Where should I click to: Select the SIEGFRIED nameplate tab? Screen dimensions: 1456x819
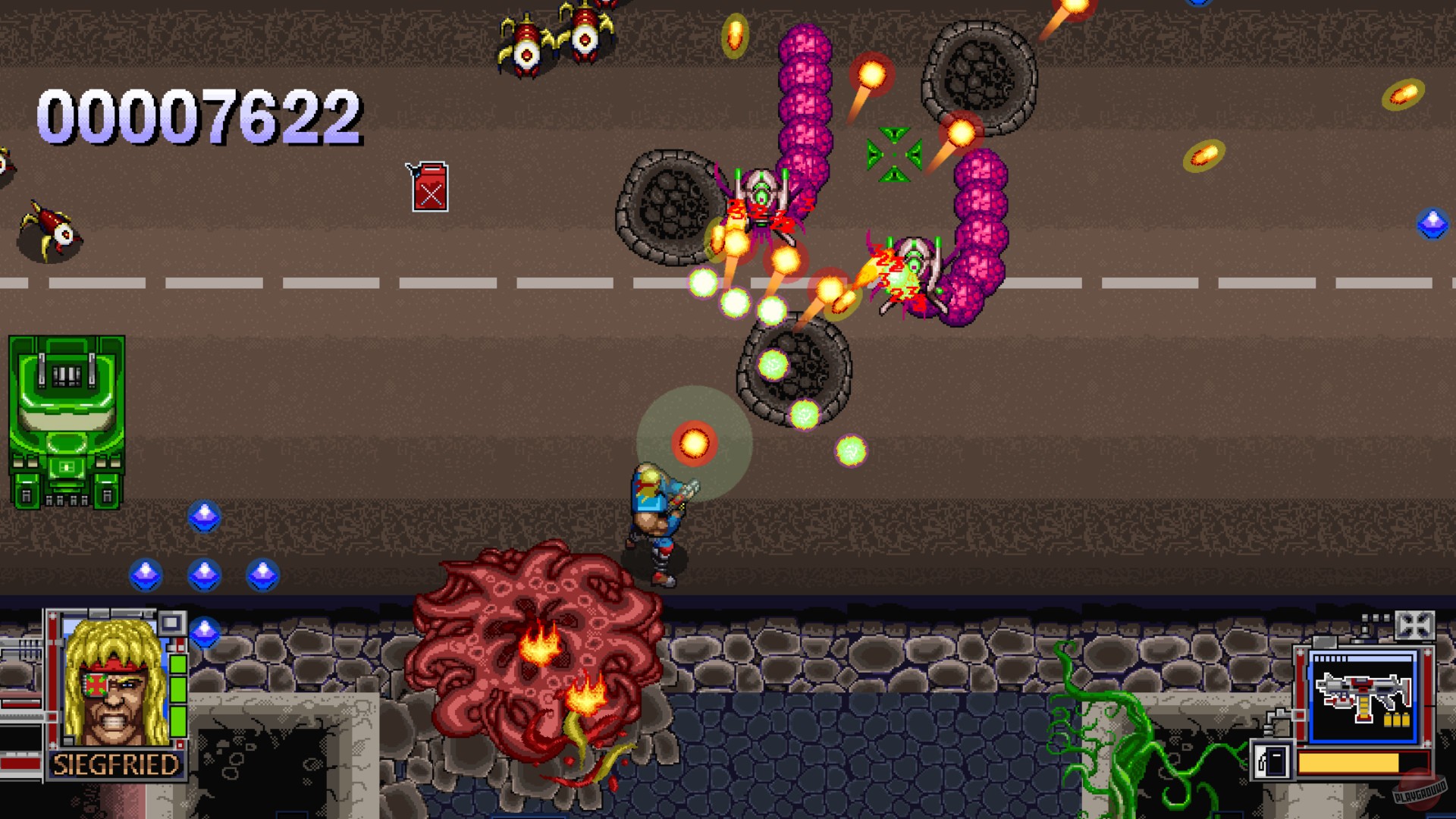pyautogui.click(x=116, y=764)
